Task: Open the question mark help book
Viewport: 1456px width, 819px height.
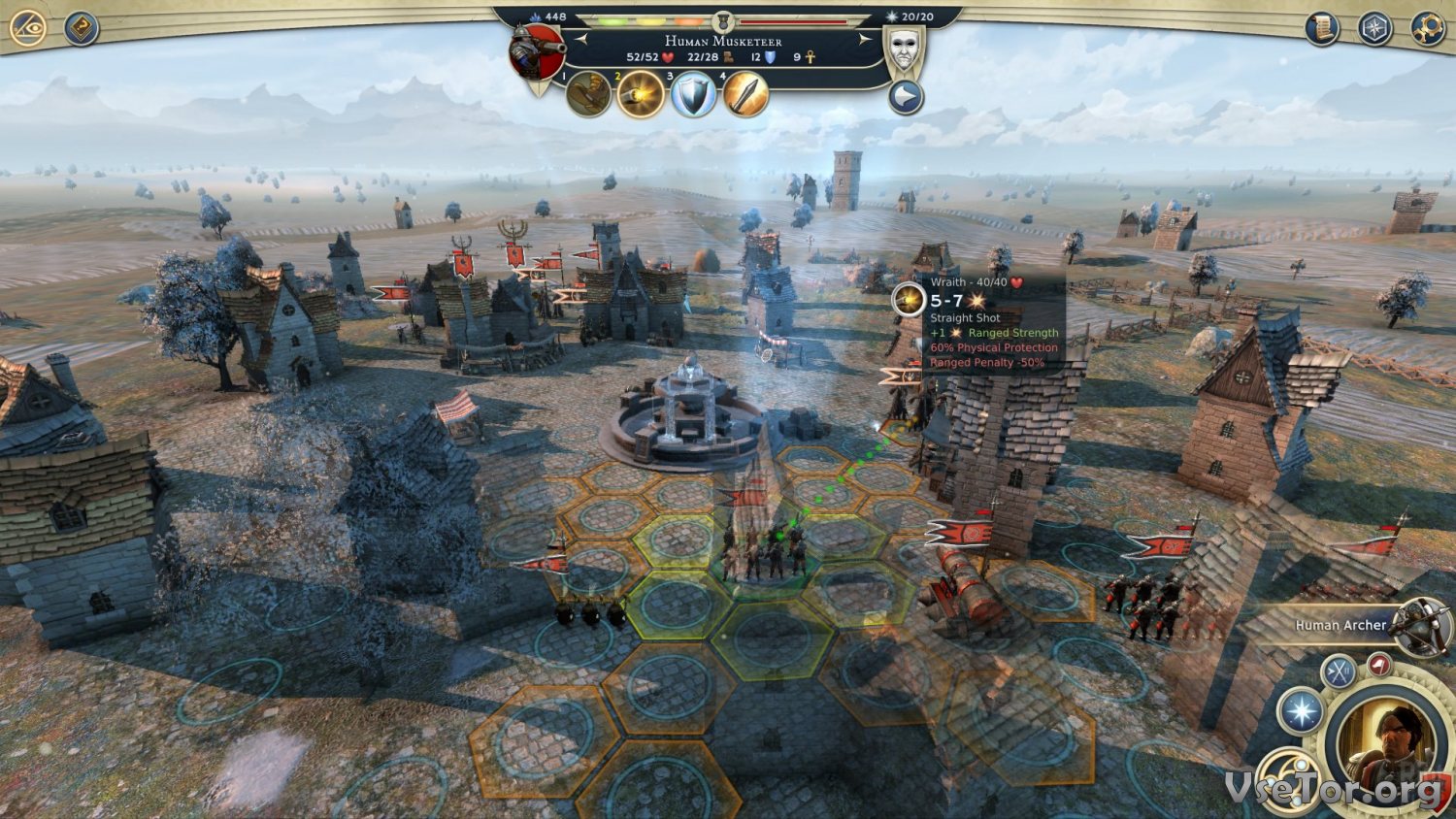Action: pyautogui.click(x=82, y=28)
